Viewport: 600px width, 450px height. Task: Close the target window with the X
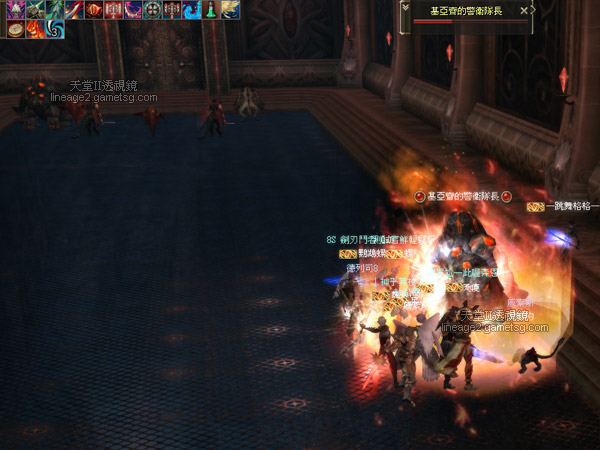[x=524, y=10]
